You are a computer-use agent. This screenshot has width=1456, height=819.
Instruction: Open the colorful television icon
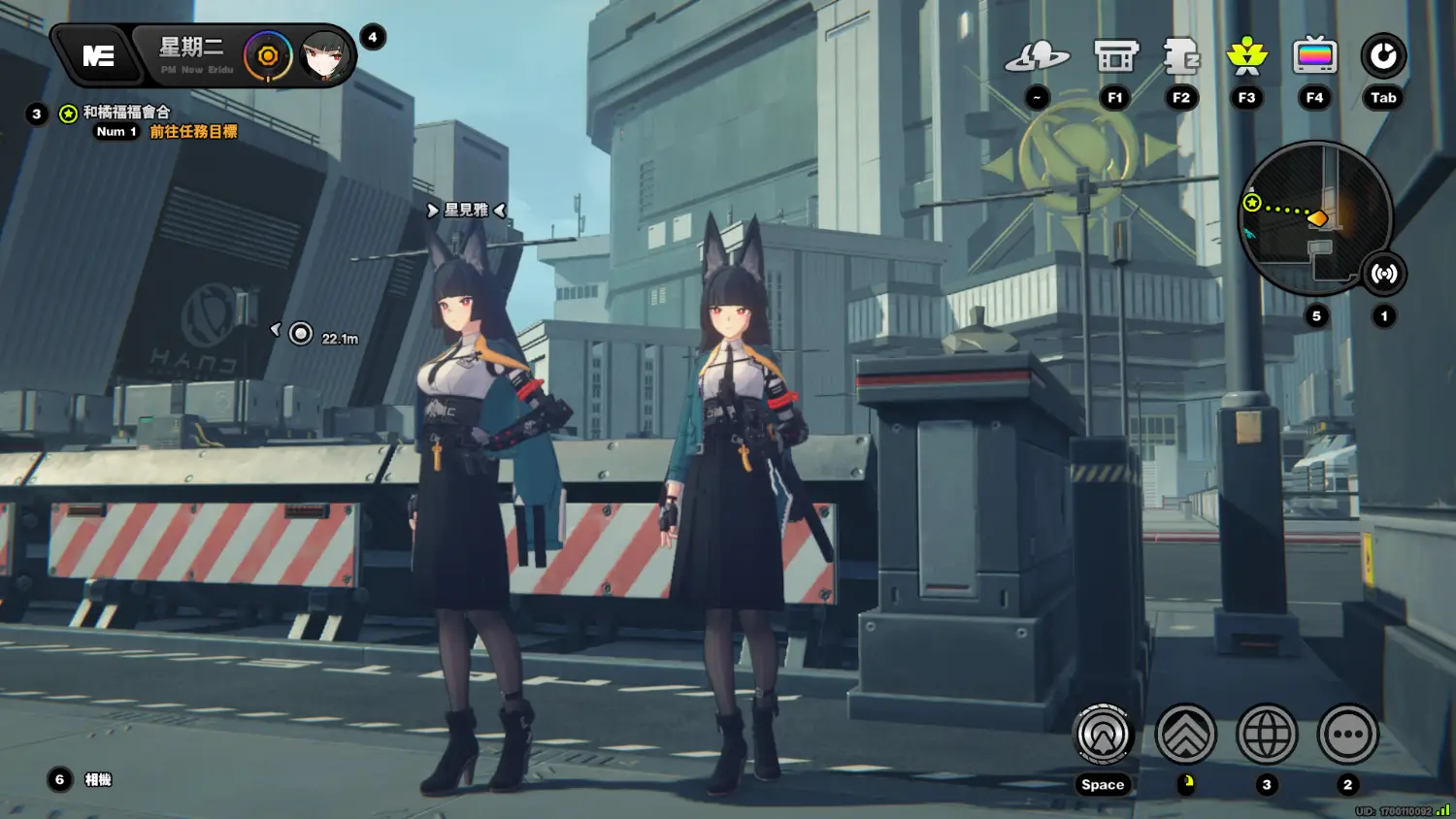(1314, 57)
